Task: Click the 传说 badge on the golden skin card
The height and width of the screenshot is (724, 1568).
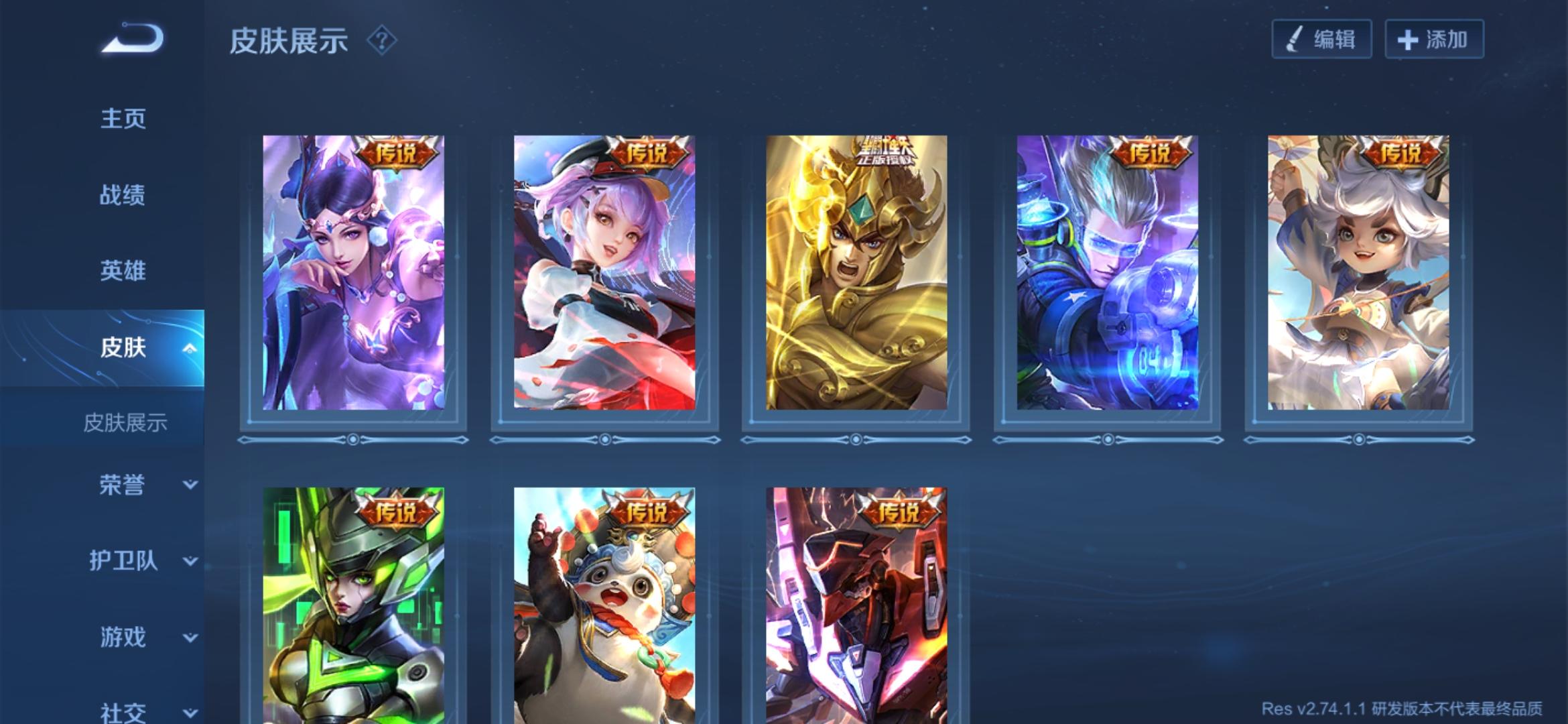Action: point(885,153)
